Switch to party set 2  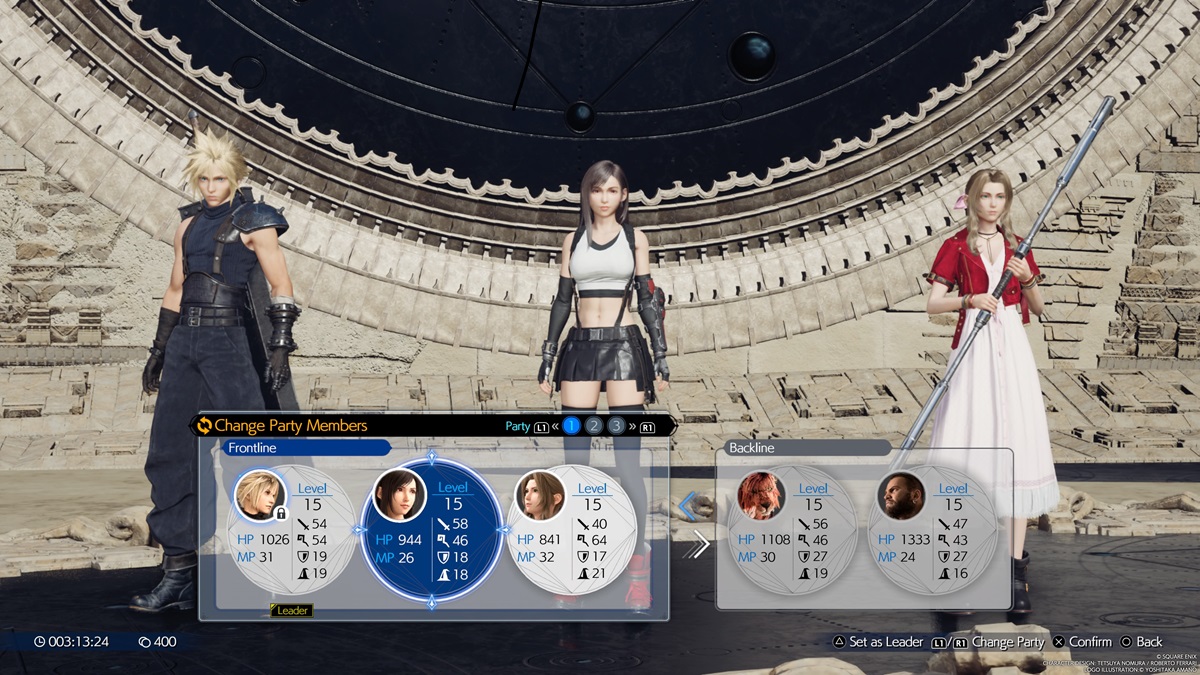tap(594, 426)
